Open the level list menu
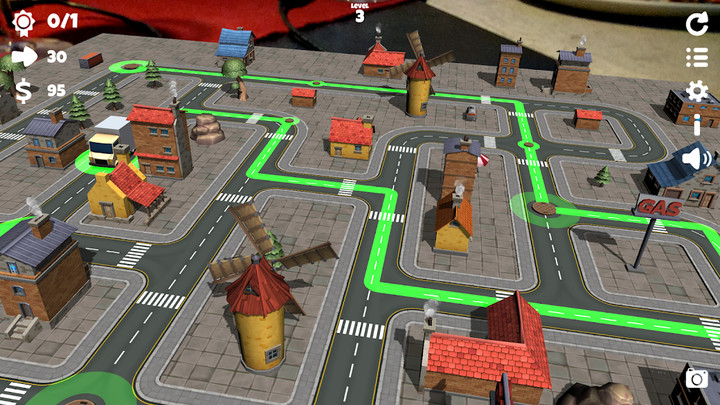 coord(697,58)
